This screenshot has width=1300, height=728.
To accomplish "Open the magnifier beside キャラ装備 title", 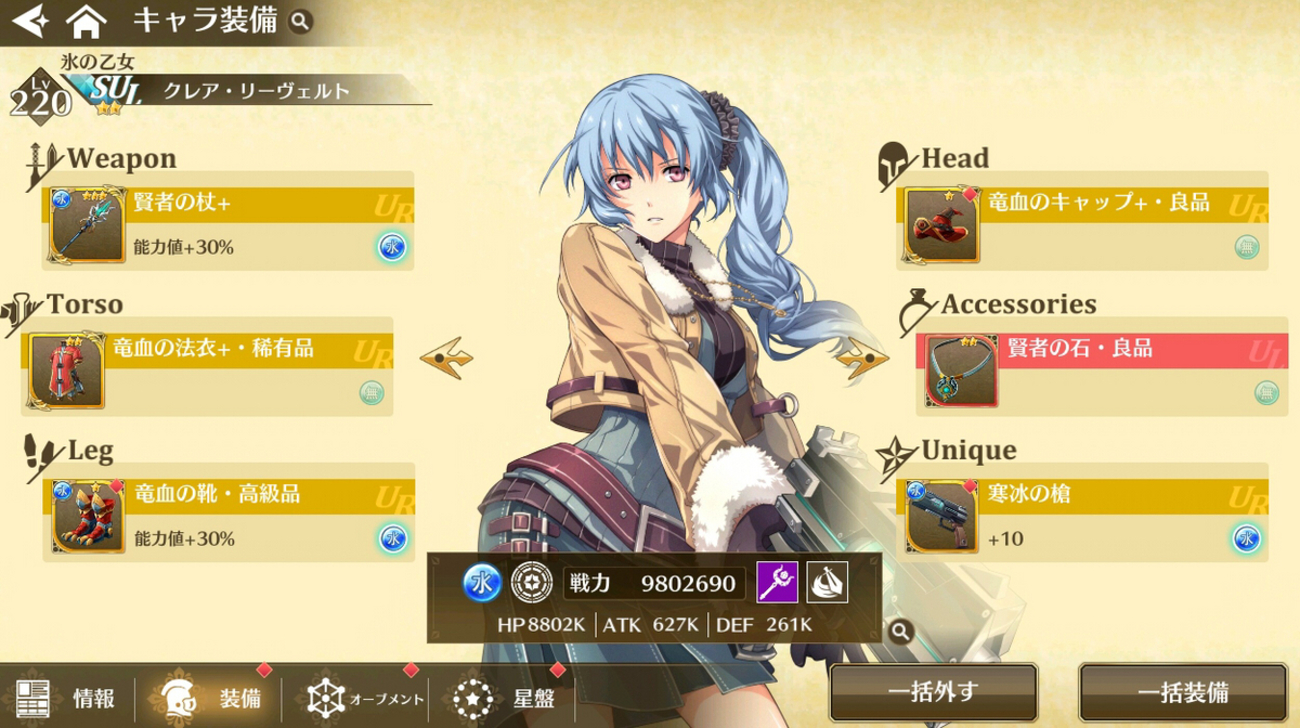I will coord(300,21).
